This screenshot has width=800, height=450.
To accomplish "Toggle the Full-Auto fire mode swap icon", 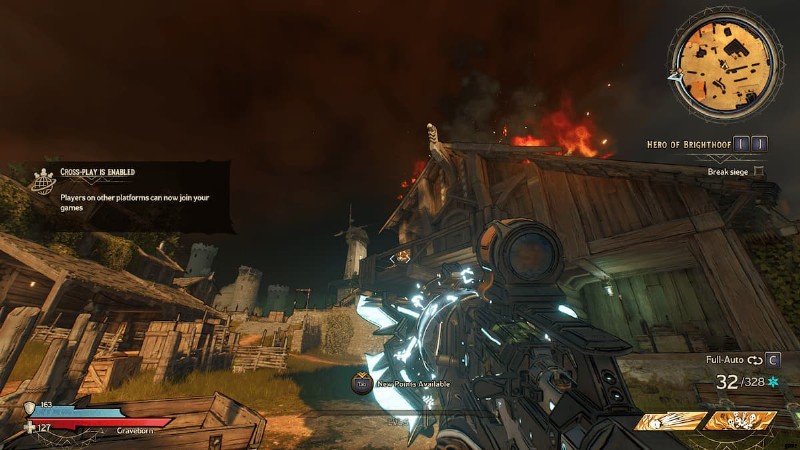I will (754, 359).
